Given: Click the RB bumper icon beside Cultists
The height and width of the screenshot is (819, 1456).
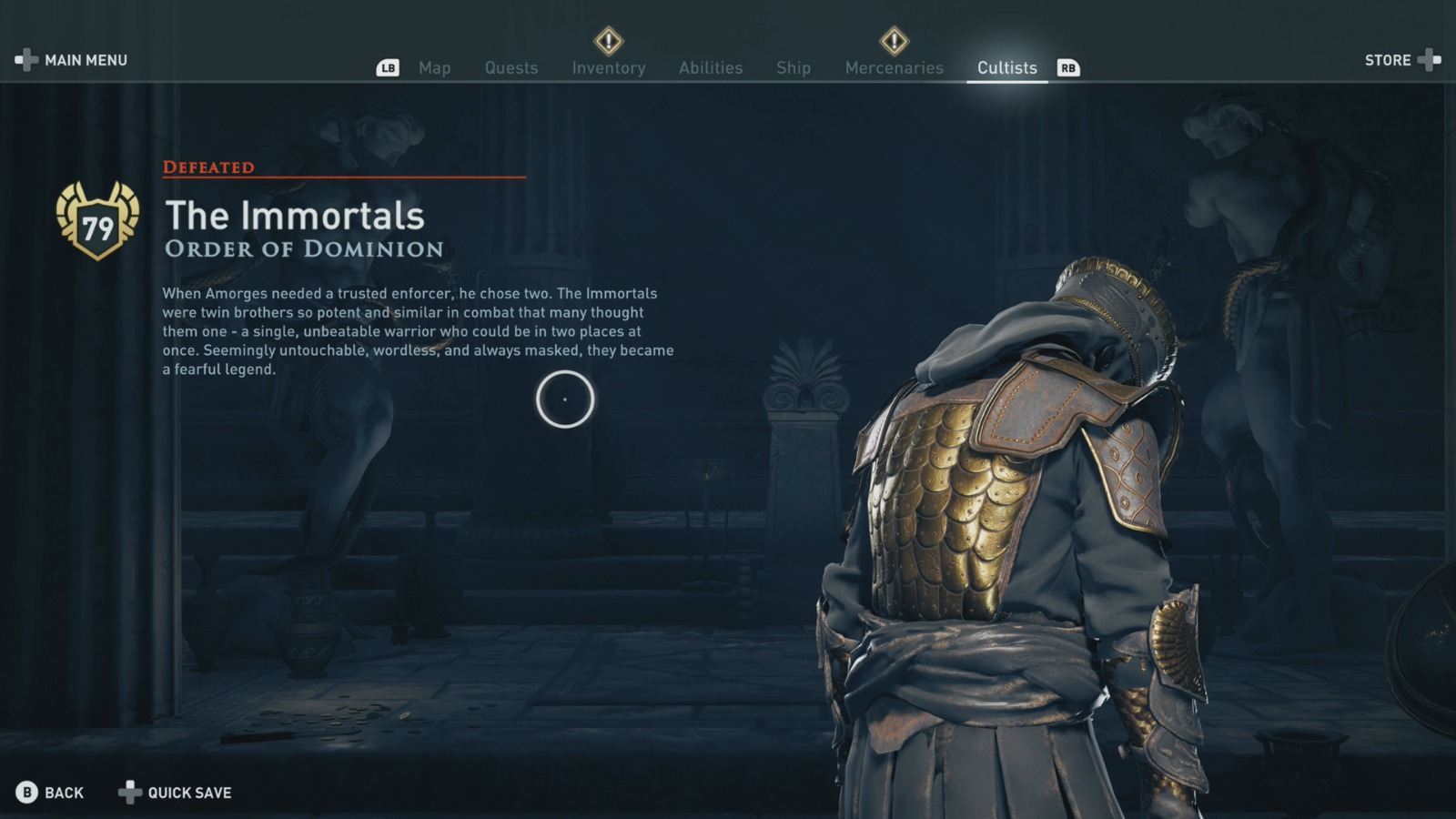Looking at the screenshot, I should coord(1069,67).
